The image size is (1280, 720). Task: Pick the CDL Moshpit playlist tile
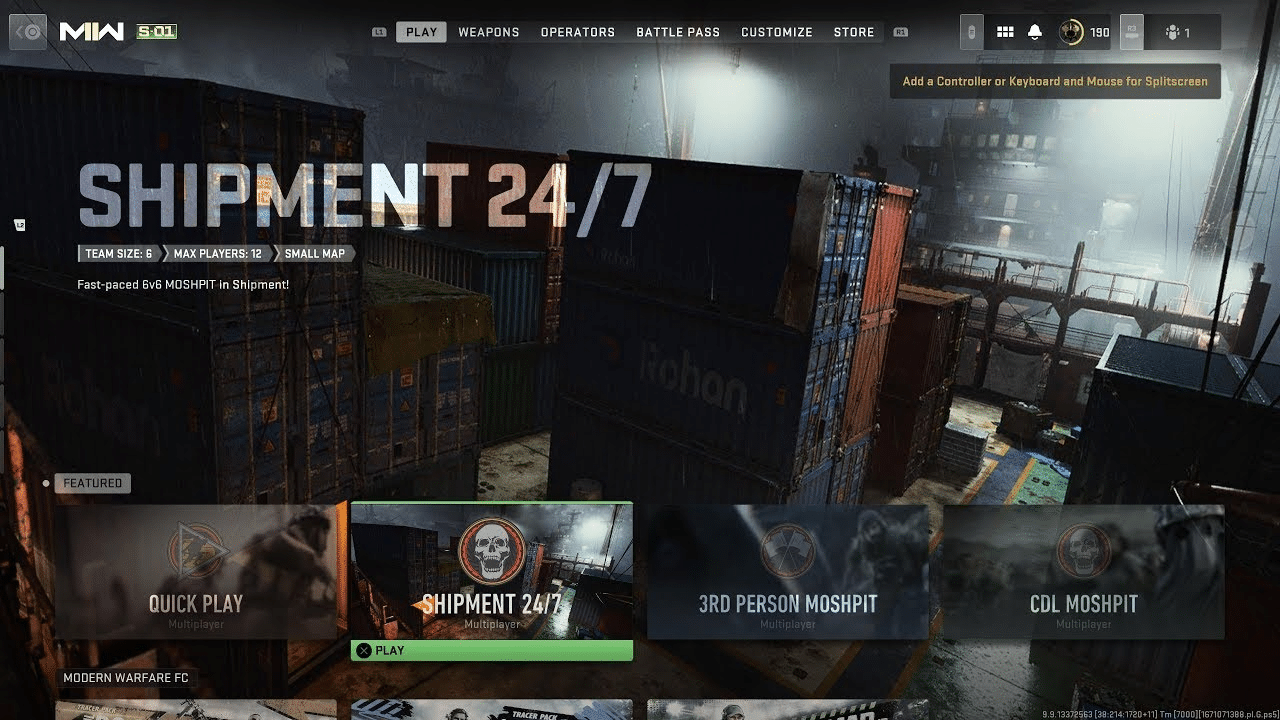[x=1083, y=571]
